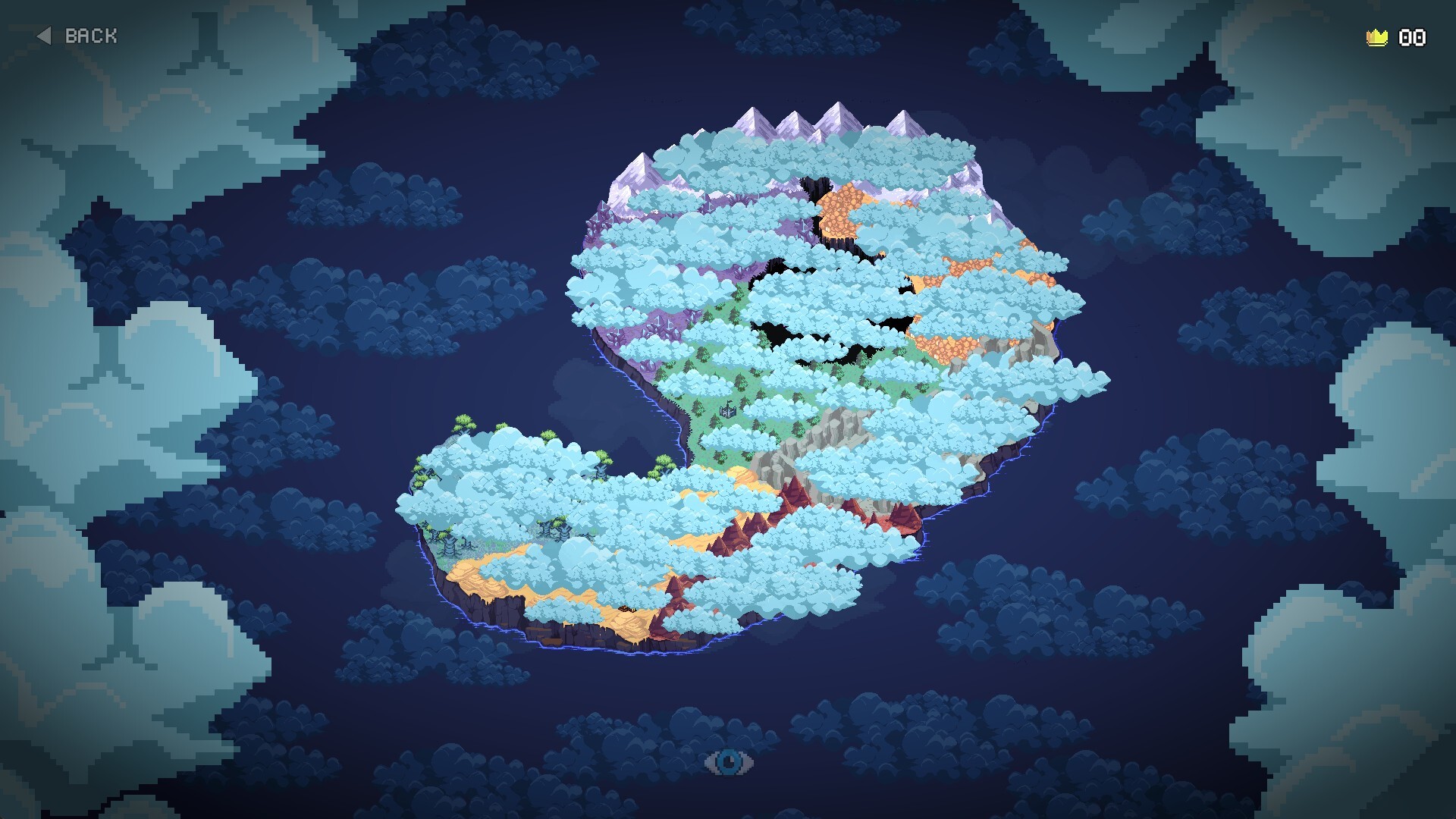Click the gold crown currency icon
The width and height of the screenshot is (1456, 819).
[x=1378, y=35]
